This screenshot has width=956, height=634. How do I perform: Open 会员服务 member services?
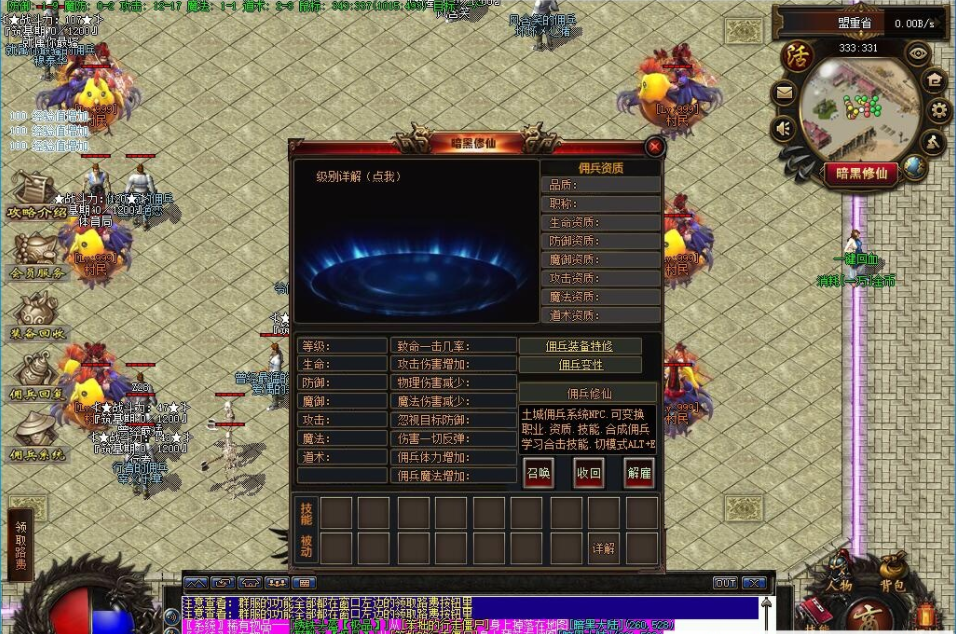click(x=37, y=254)
